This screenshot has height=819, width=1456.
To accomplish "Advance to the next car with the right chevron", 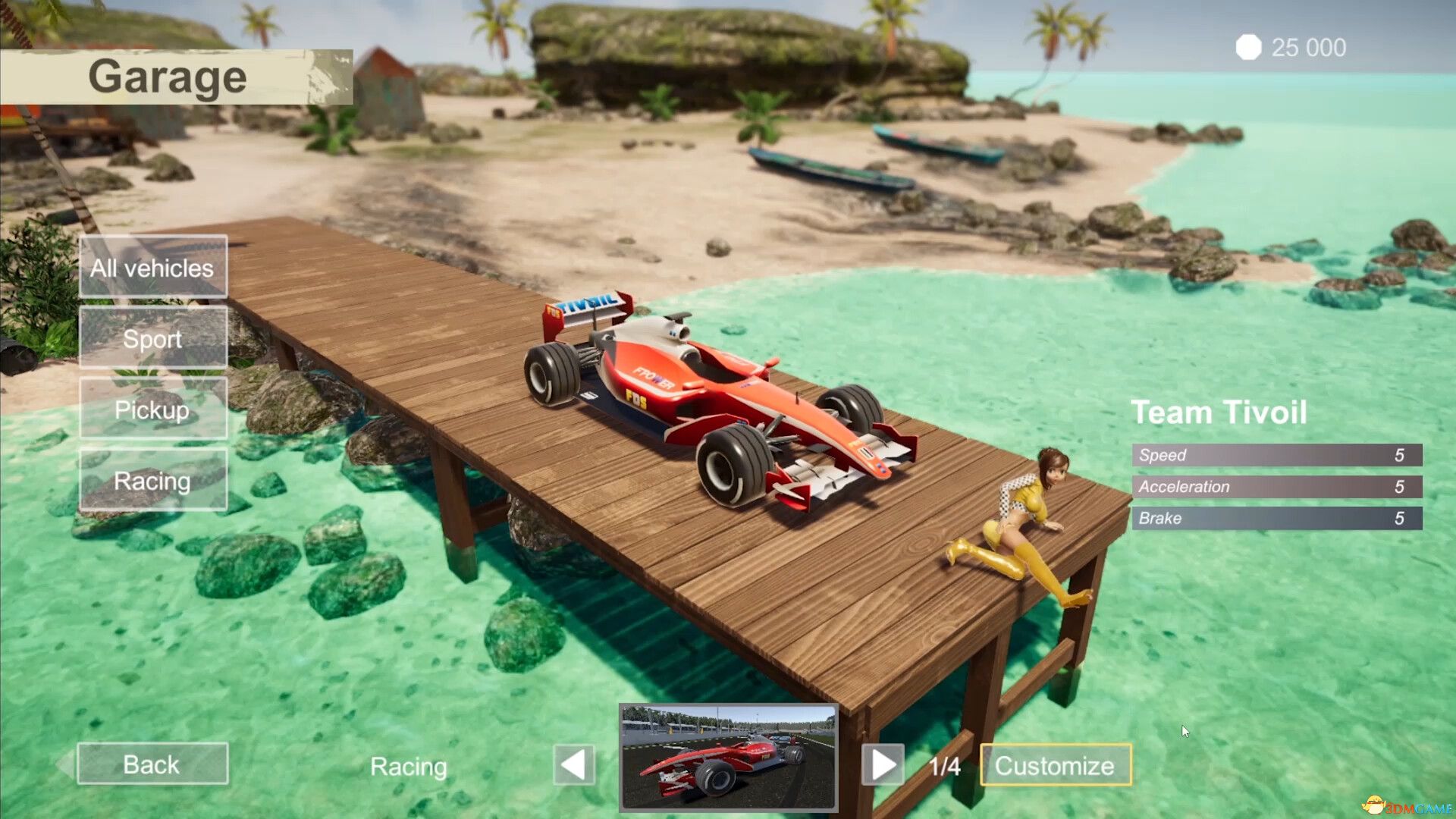I will click(882, 765).
